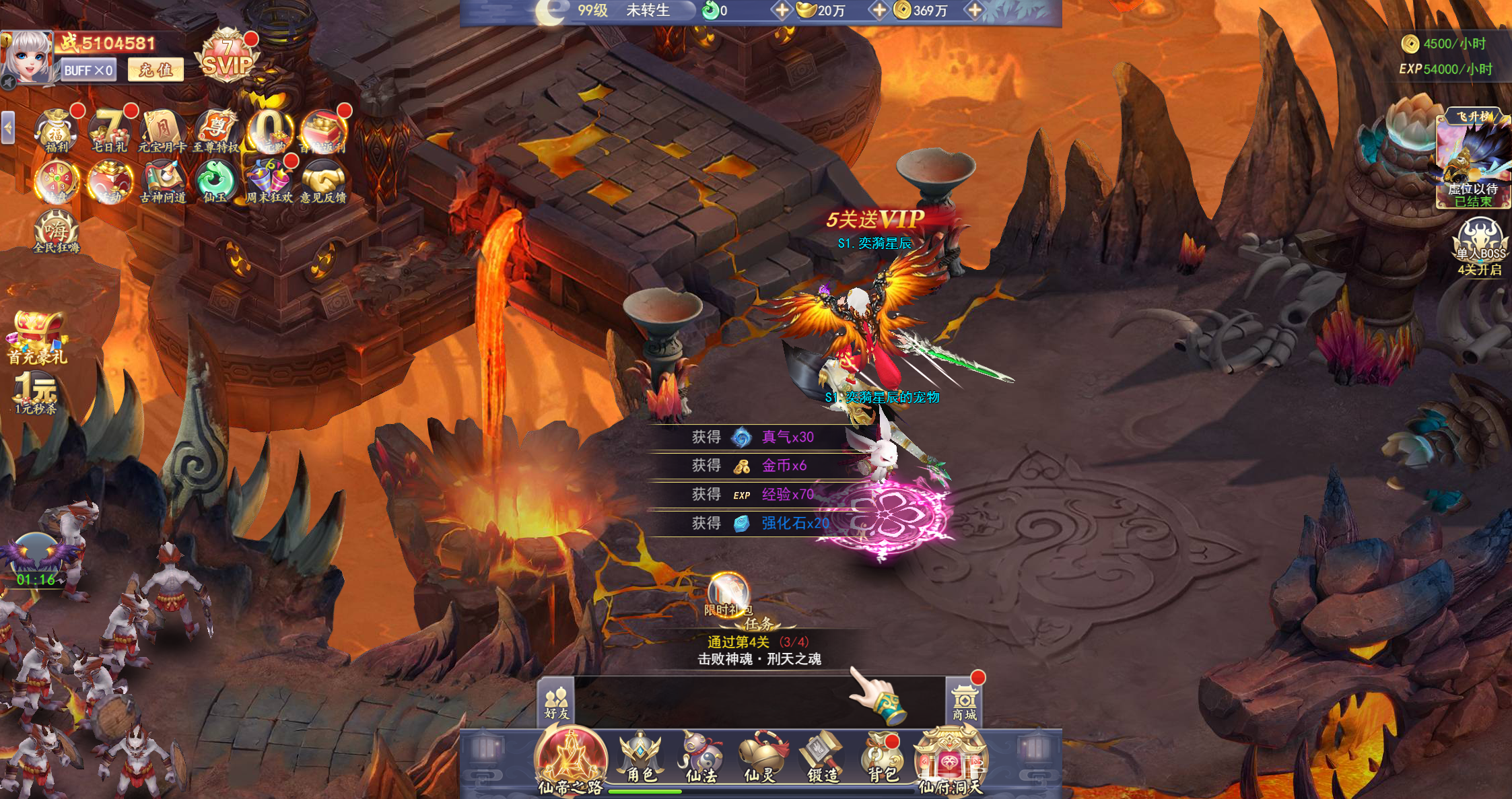This screenshot has height=799, width=1512.
Task: Open the 首充豪礼 first-recharge chest
Action: click(37, 337)
